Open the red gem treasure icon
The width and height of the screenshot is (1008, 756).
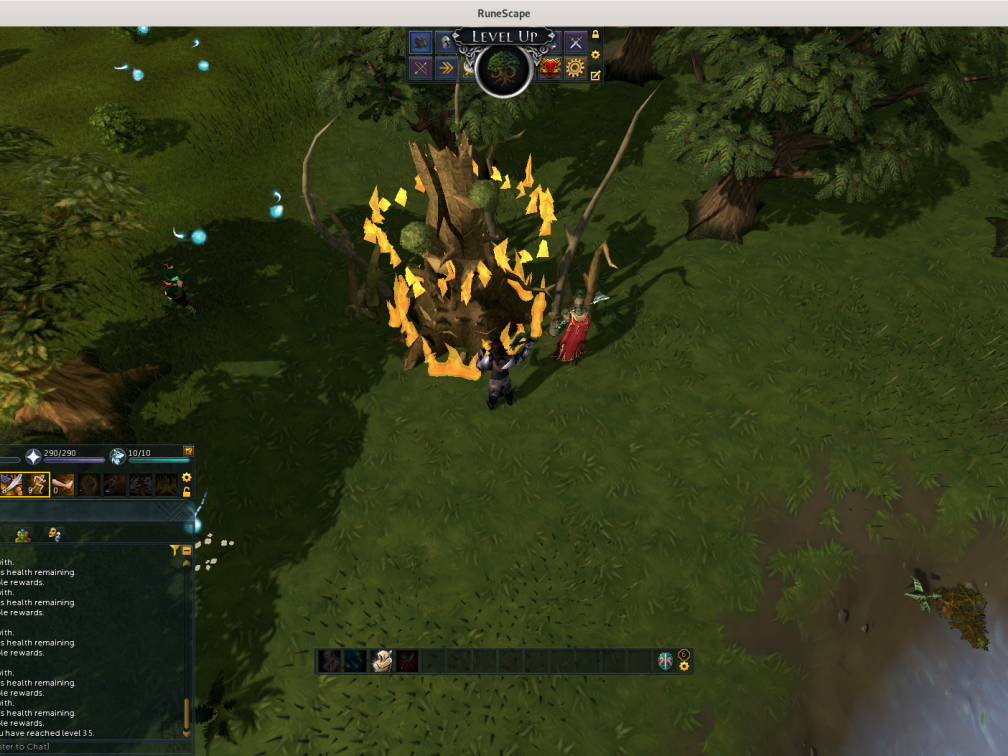[x=549, y=68]
